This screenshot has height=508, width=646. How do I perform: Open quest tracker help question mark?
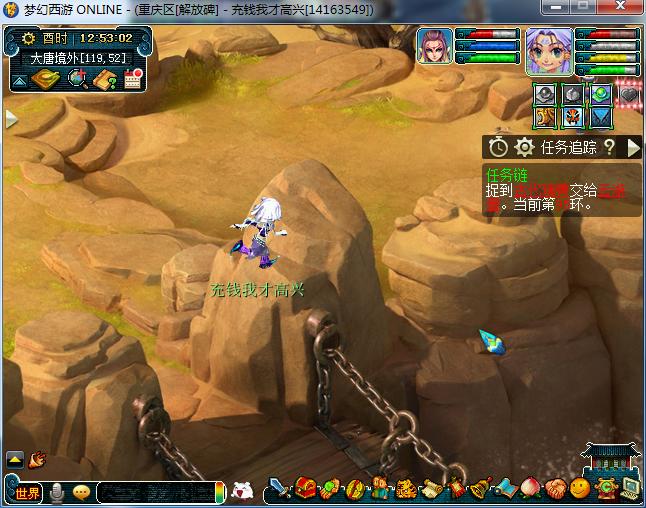pyautogui.click(x=608, y=148)
